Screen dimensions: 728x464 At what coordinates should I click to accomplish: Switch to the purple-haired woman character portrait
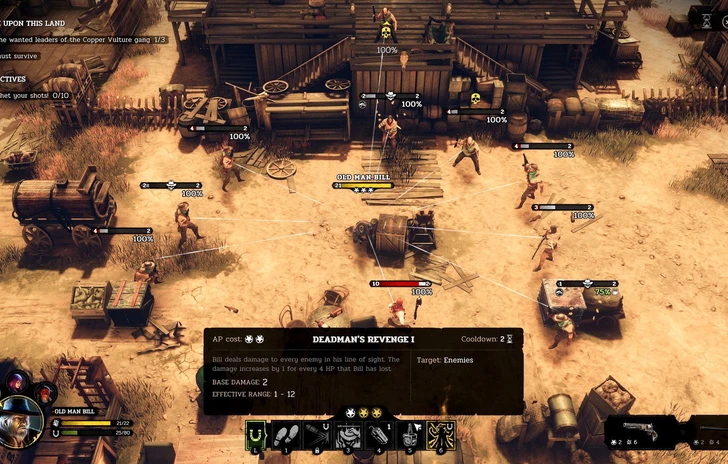[x=17, y=381]
